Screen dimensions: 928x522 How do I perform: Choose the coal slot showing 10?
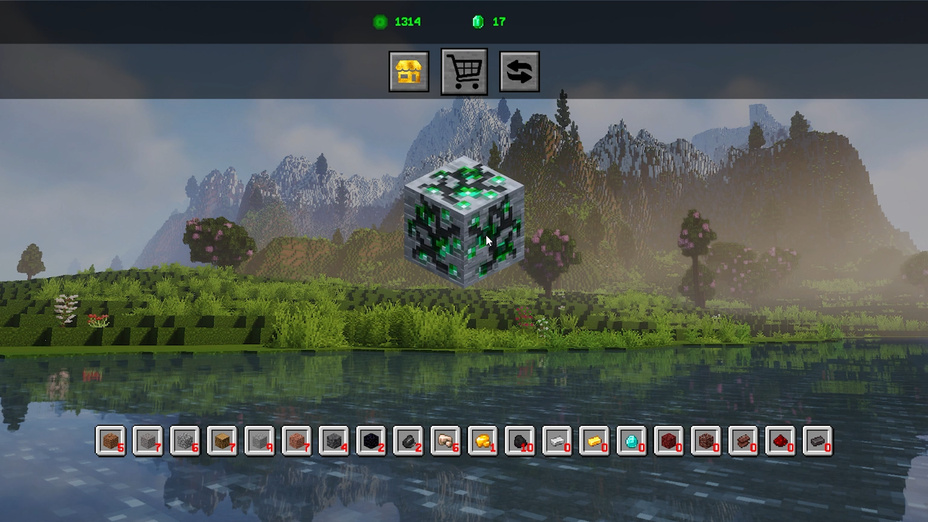(x=520, y=440)
